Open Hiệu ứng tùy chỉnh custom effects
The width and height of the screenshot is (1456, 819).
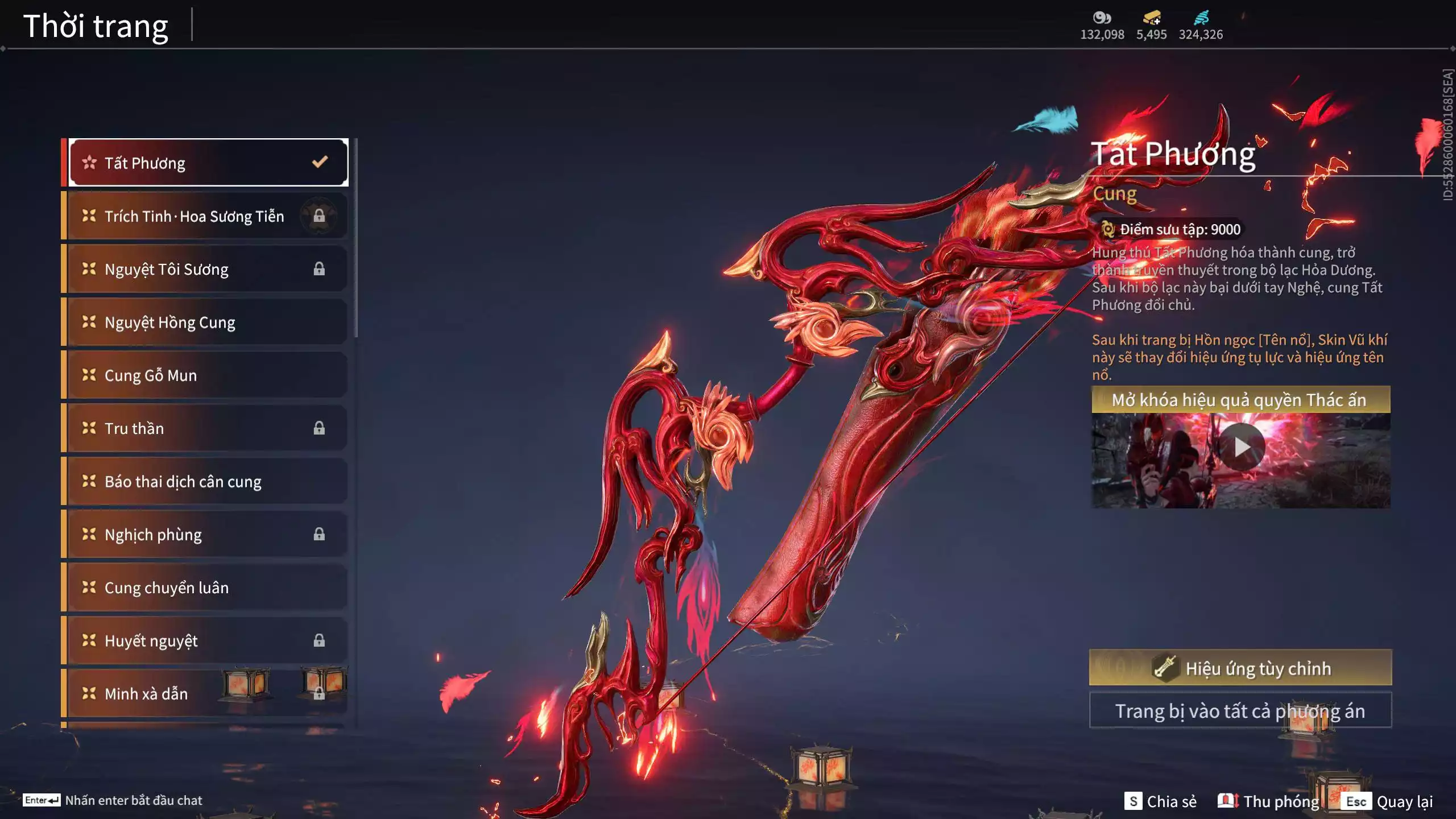coord(1240,668)
